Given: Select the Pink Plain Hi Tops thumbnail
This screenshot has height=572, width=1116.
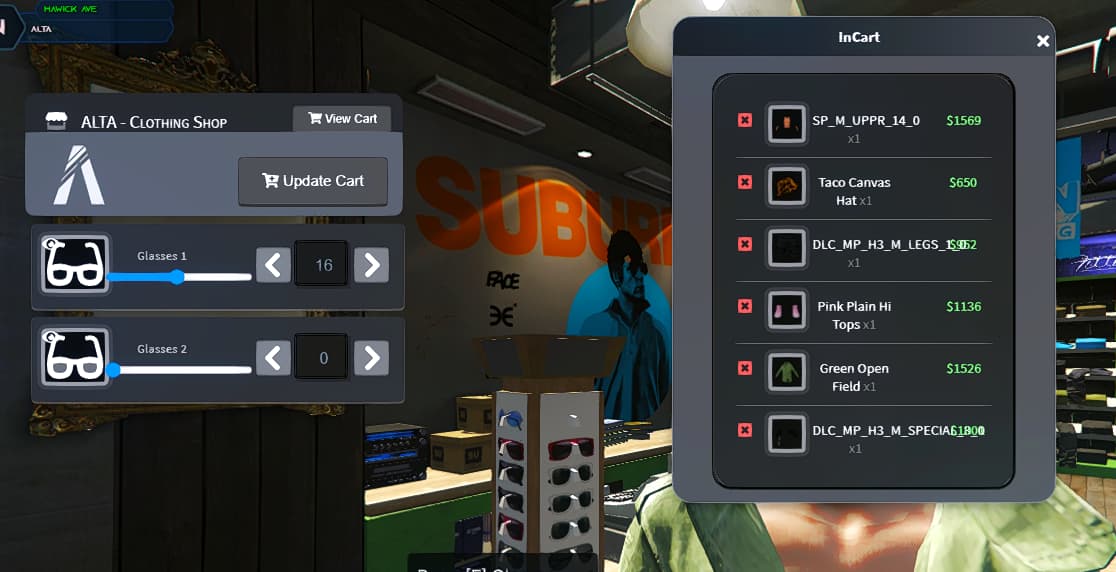Looking at the screenshot, I should (x=787, y=310).
